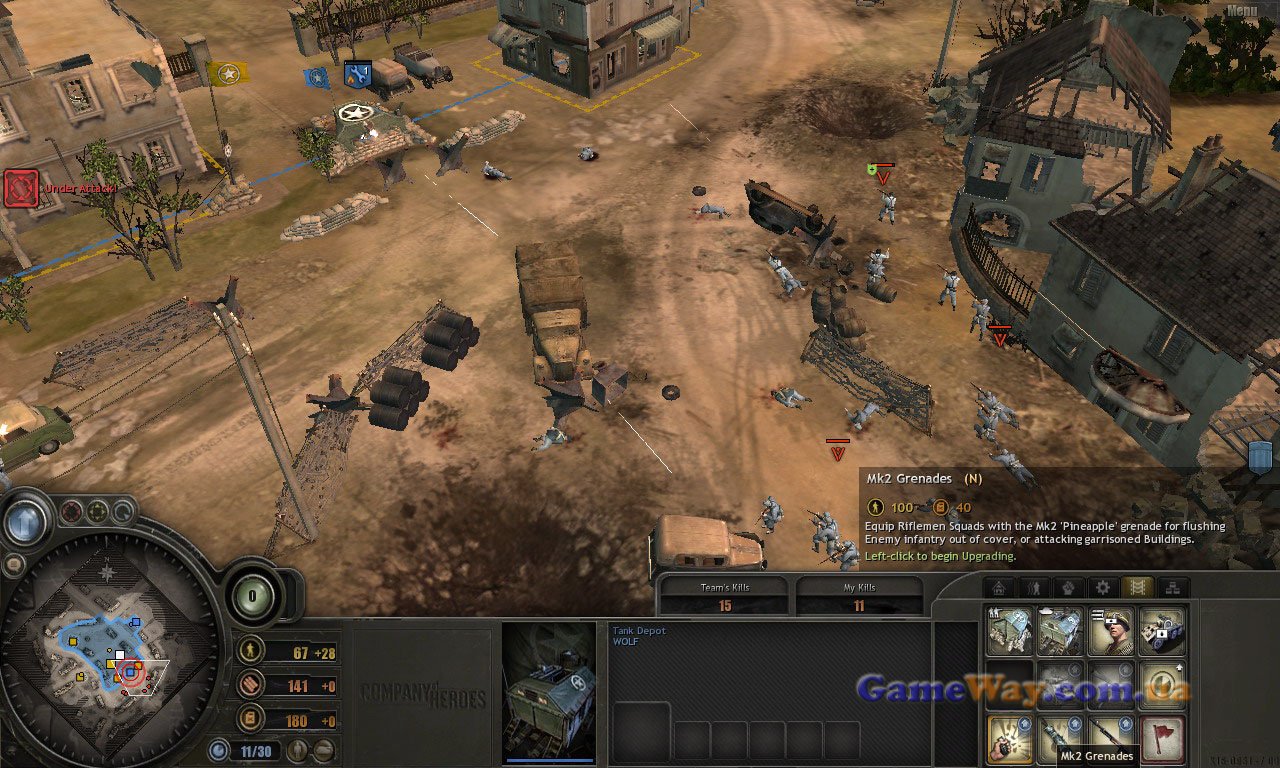Switch to the gear tab

1103,588
